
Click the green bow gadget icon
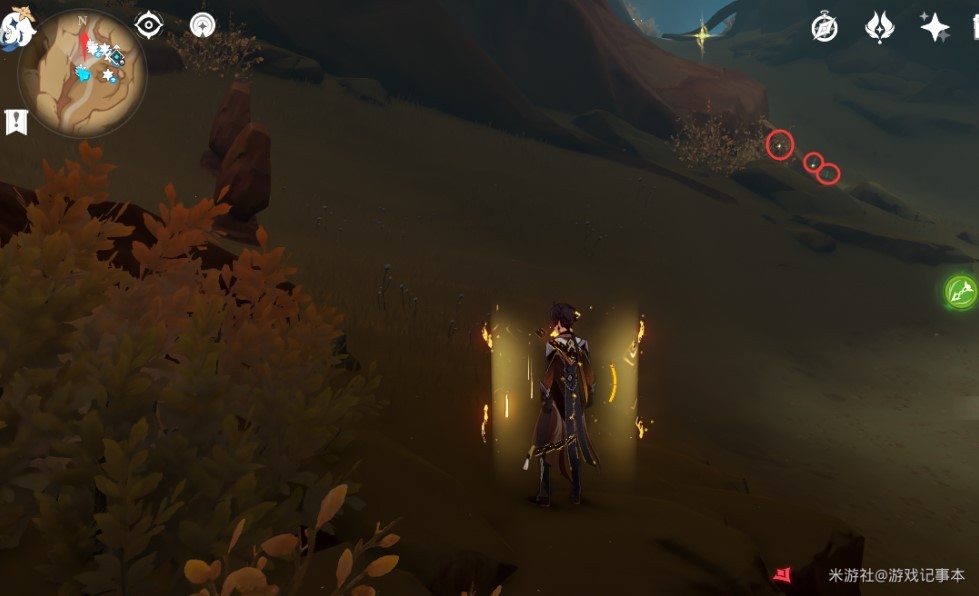(x=961, y=292)
